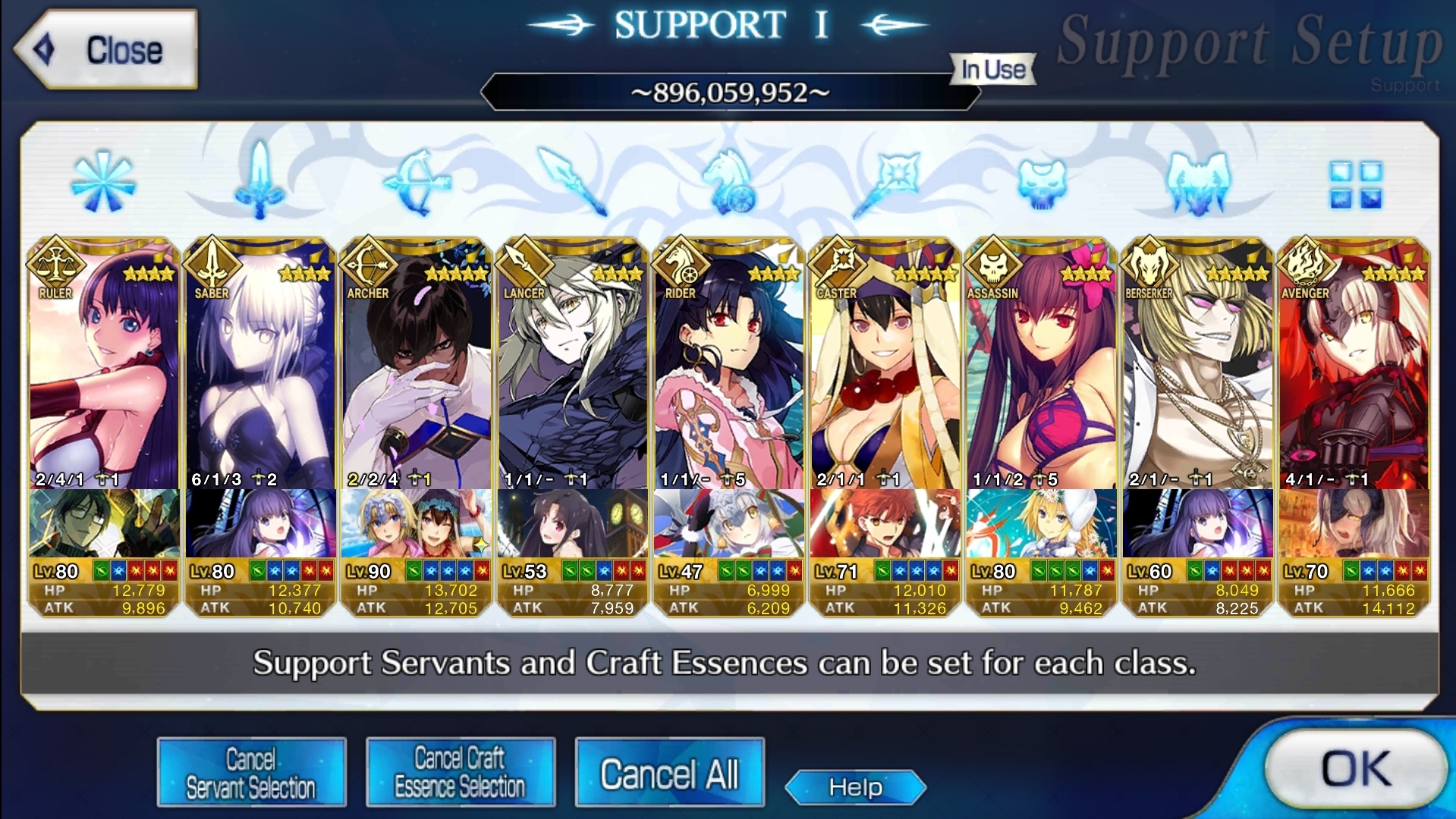Change the Caster's craft essence
Viewport: 1456px width, 819px height.
click(885, 523)
